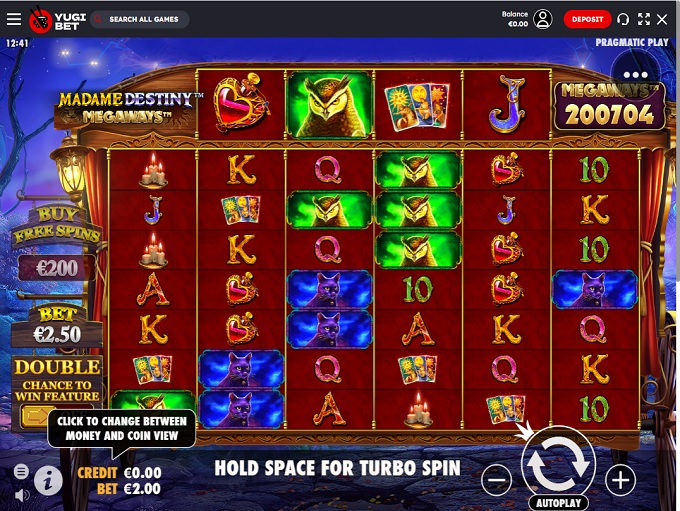The height and width of the screenshot is (511, 680).
Task: Mute the game sound via speaker icon
Action: click(21, 494)
